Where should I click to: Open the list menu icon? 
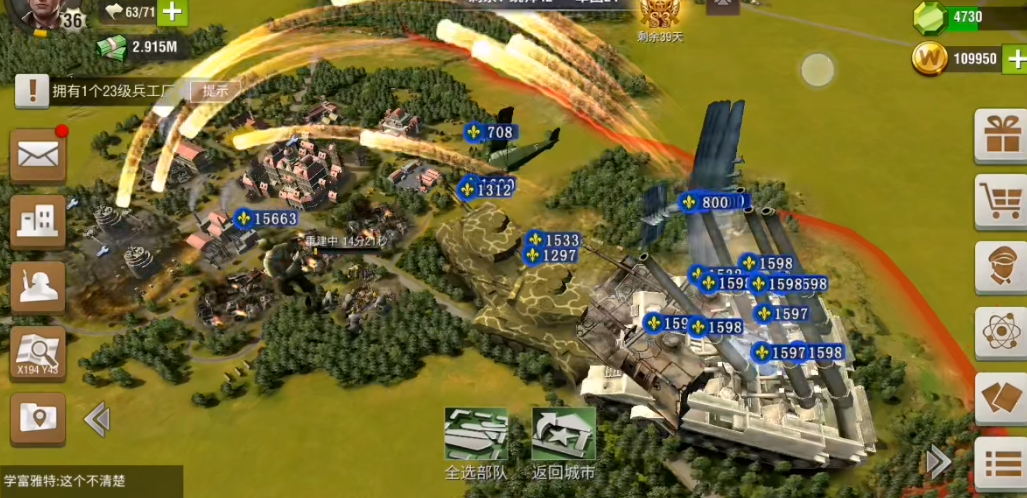click(x=1001, y=464)
